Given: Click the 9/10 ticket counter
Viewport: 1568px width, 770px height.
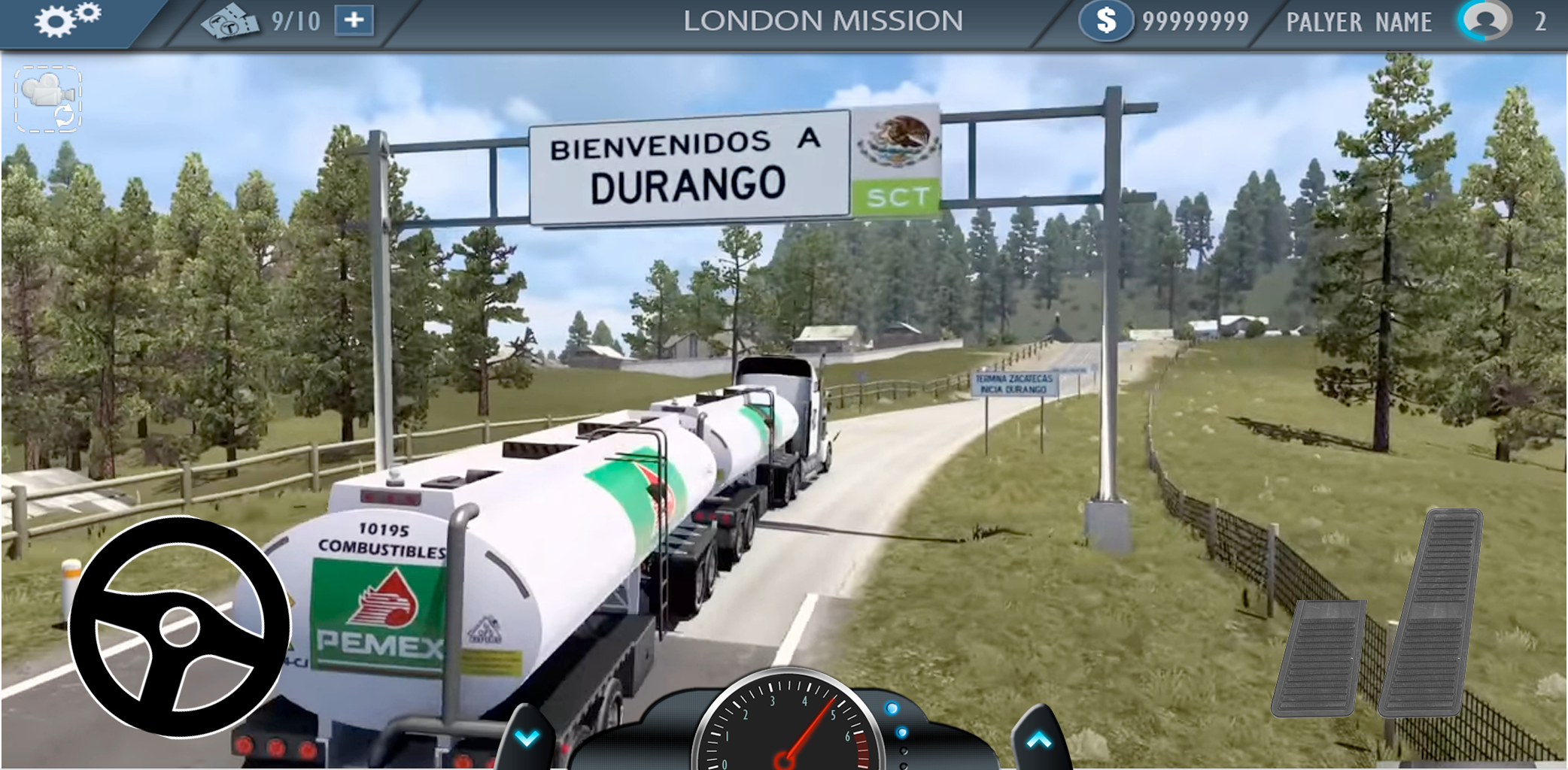Looking at the screenshot, I should [295, 20].
